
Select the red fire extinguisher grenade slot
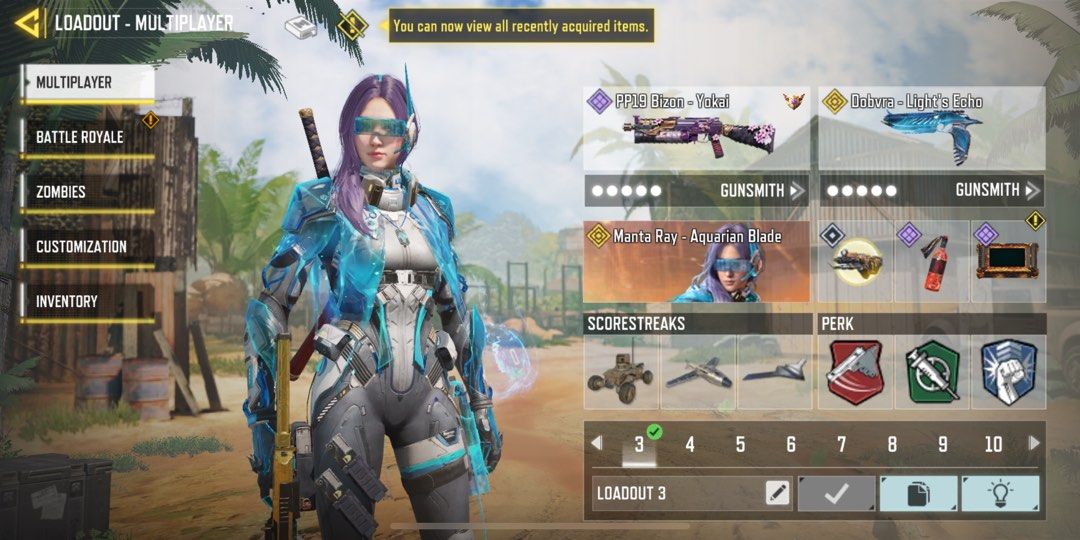point(932,264)
